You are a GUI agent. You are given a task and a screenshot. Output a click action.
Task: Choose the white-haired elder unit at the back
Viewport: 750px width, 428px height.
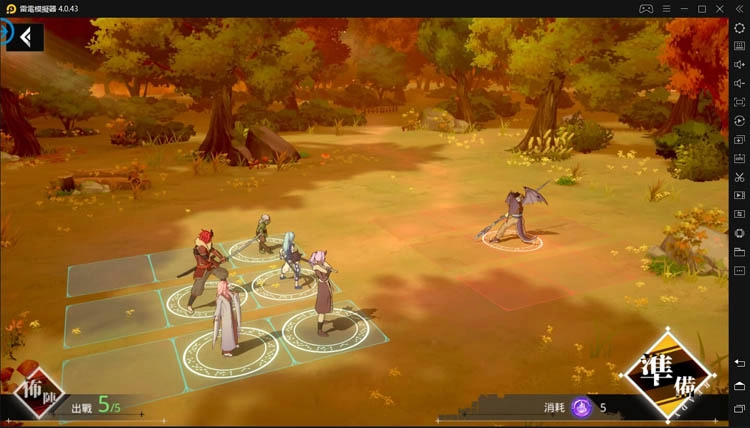262,234
